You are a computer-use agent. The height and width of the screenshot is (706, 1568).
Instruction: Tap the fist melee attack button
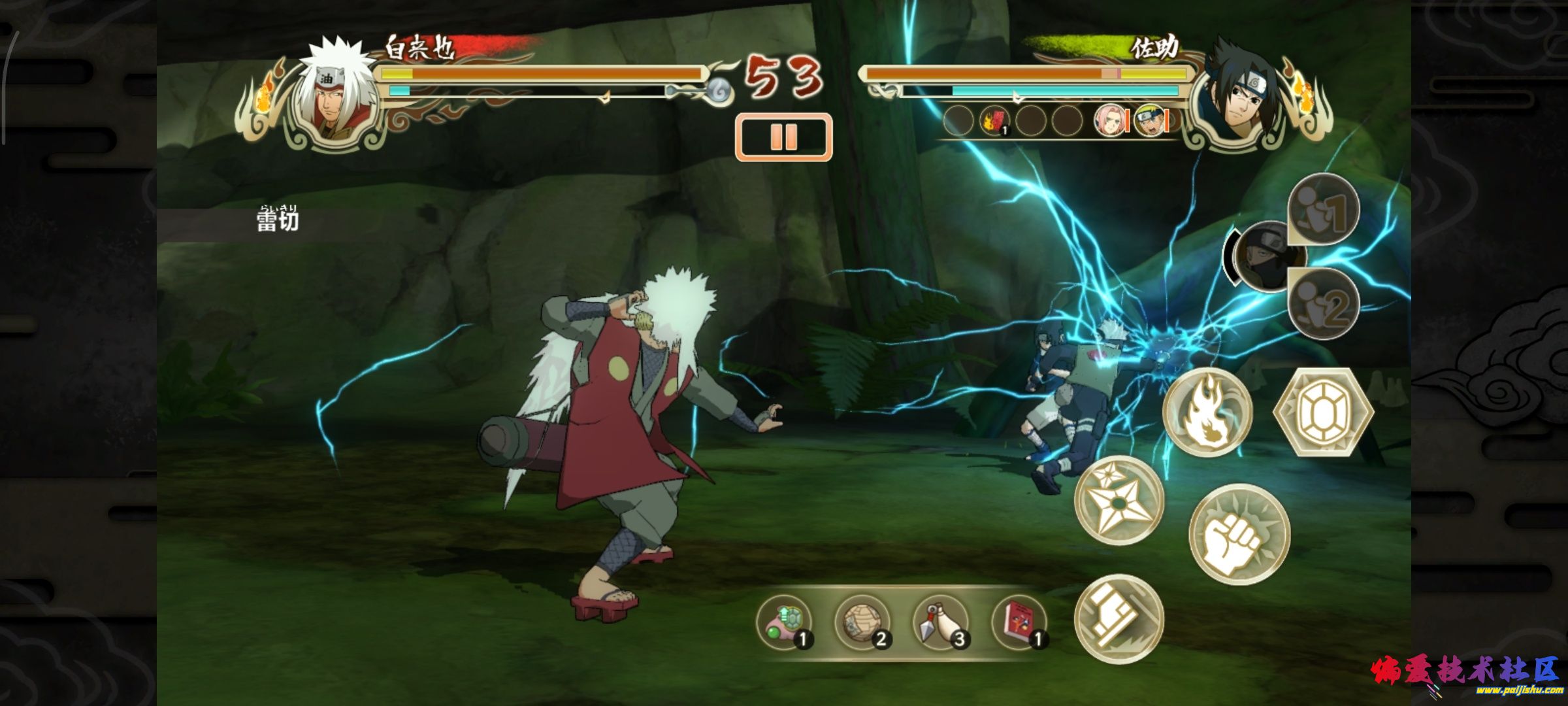(1239, 534)
